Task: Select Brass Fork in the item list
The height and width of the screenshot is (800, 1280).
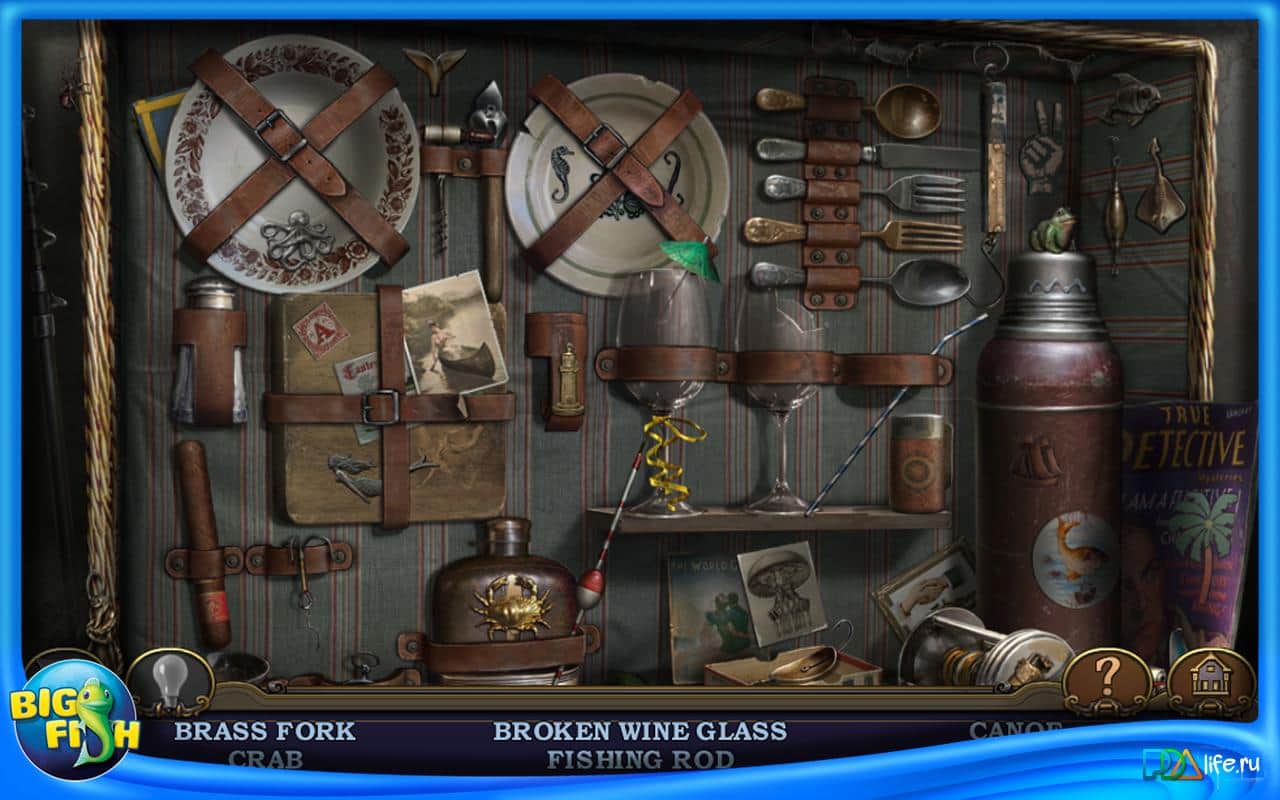Action: tap(264, 731)
